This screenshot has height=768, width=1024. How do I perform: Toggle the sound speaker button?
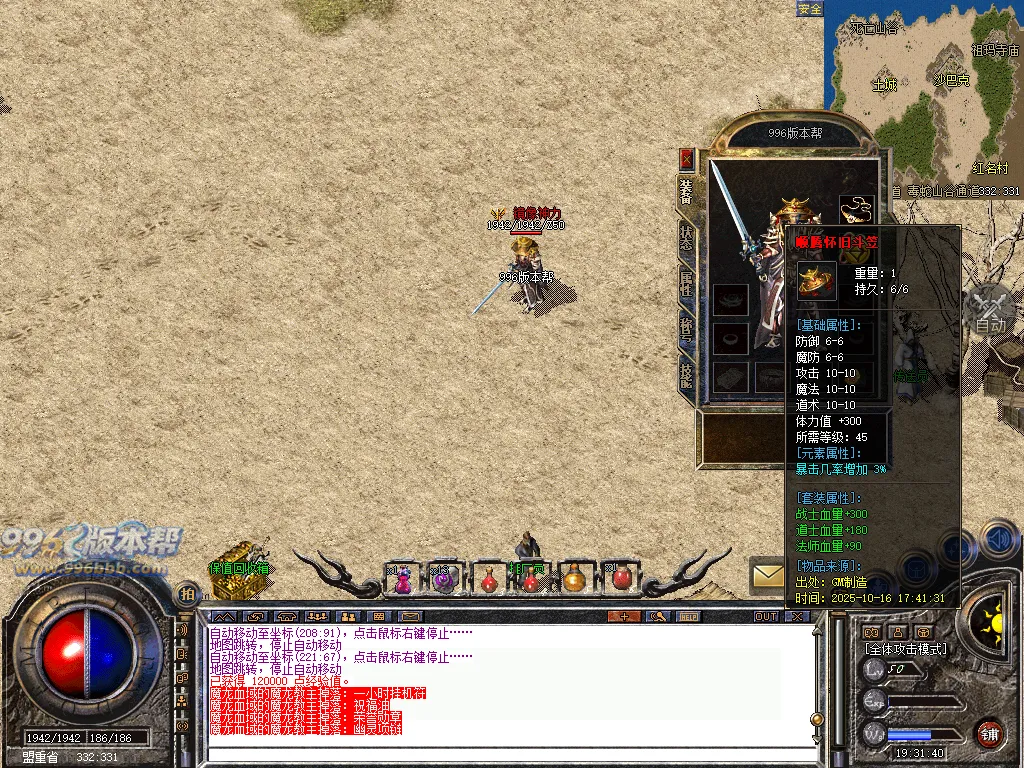[998, 541]
